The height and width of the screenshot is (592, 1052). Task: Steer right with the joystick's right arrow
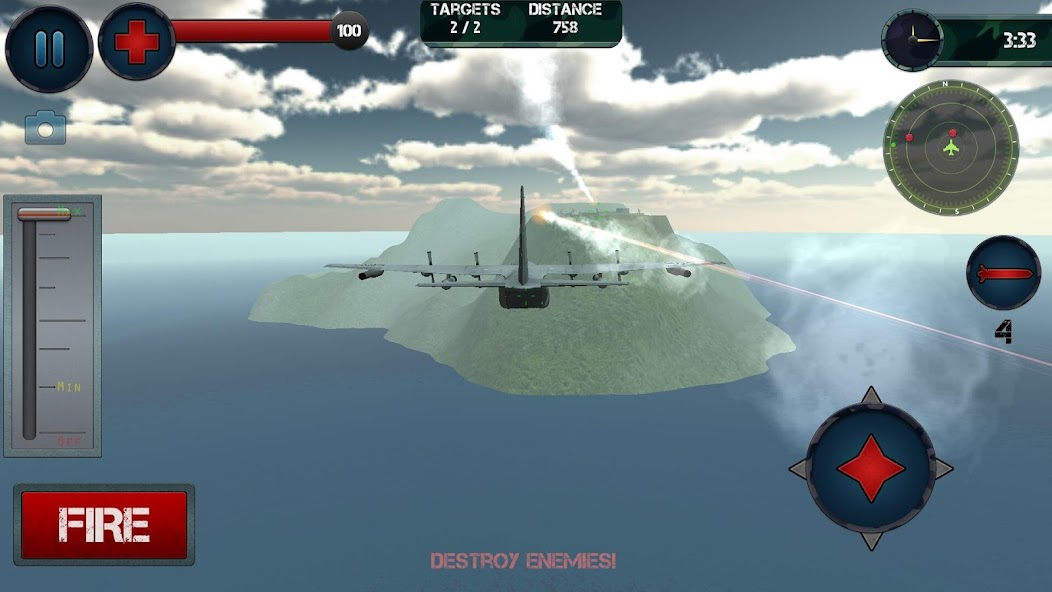(942, 468)
